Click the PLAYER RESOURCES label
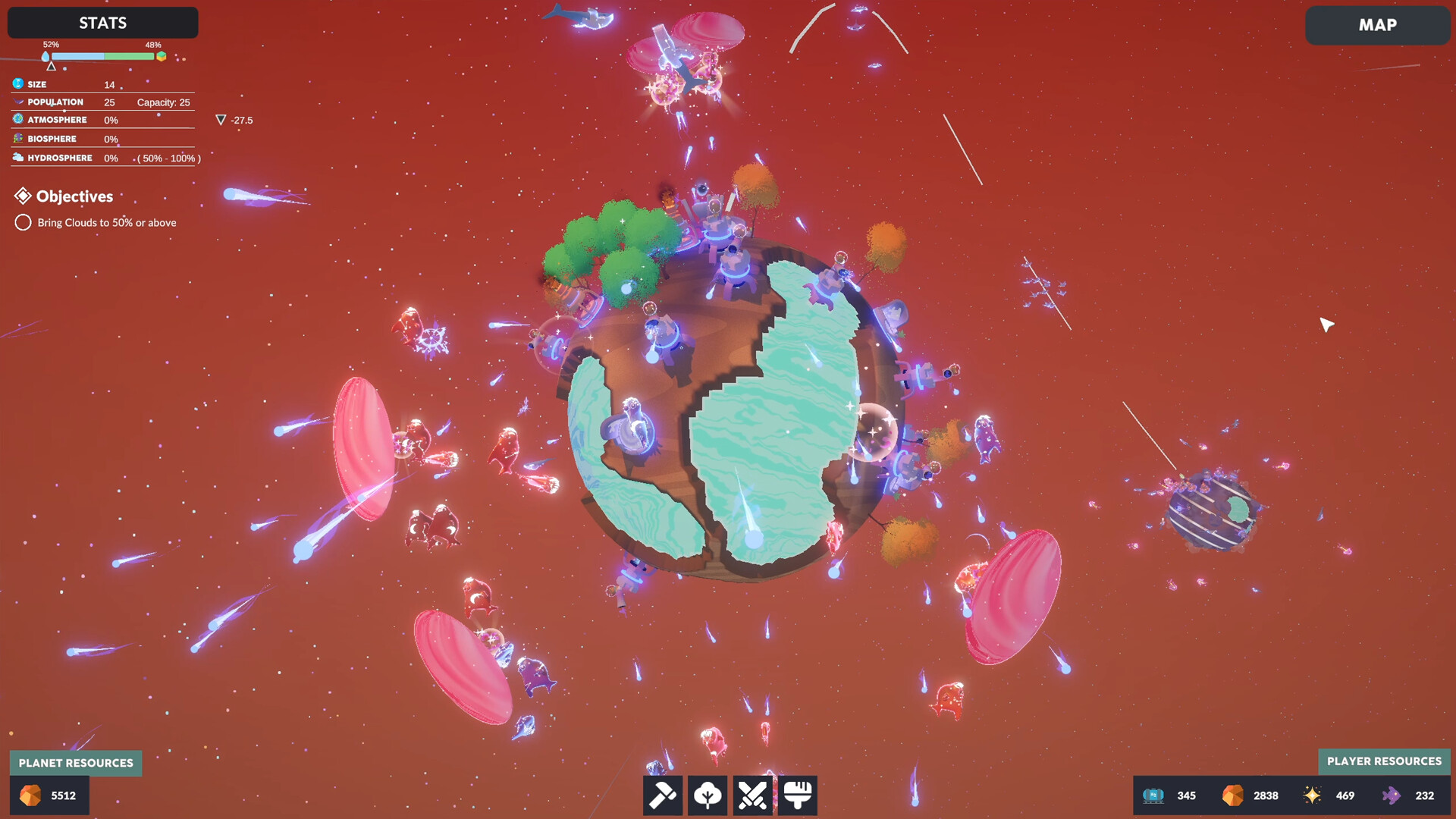This screenshot has width=1456, height=819. point(1384,761)
